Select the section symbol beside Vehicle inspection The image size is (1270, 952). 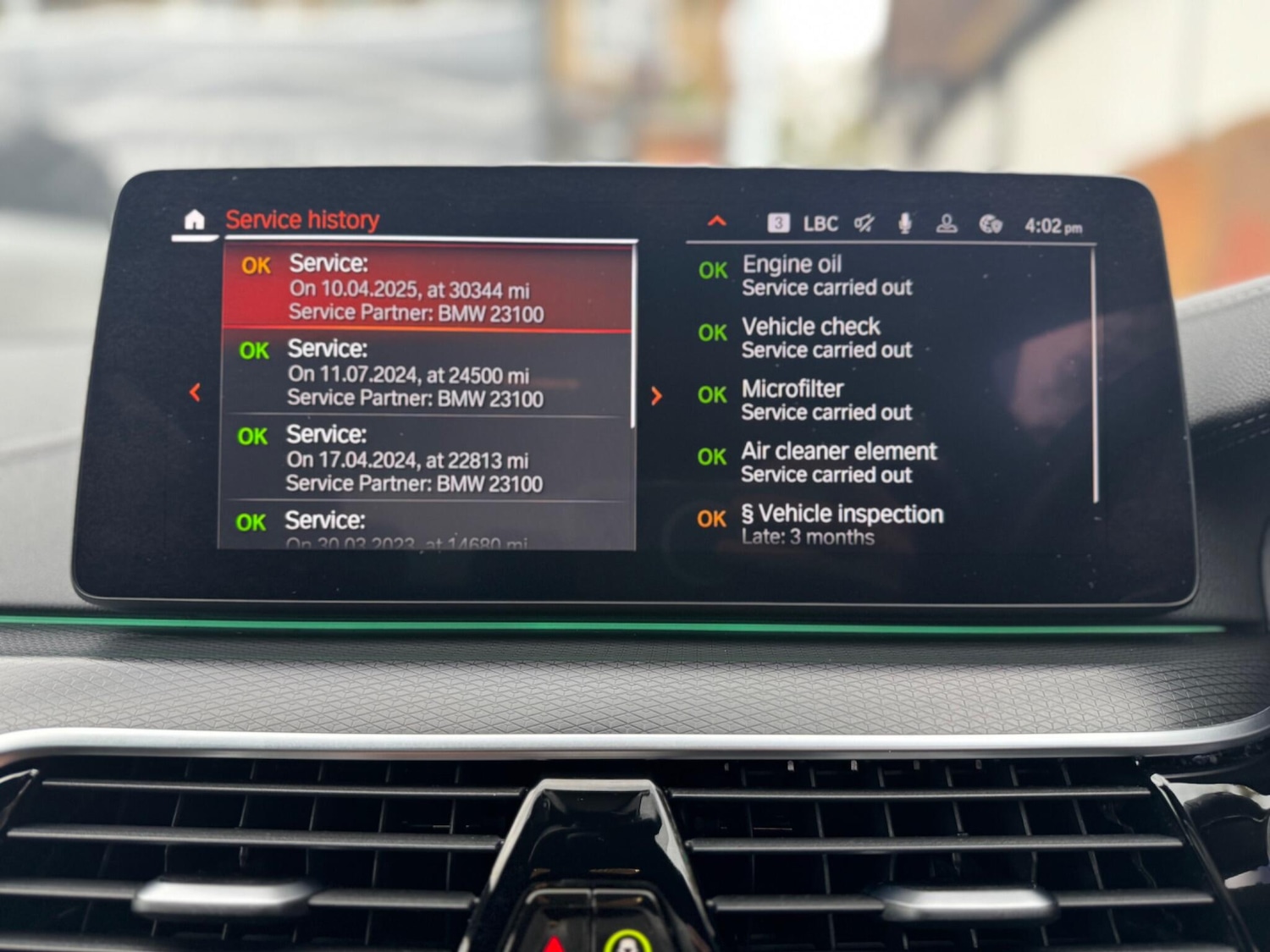click(x=748, y=514)
